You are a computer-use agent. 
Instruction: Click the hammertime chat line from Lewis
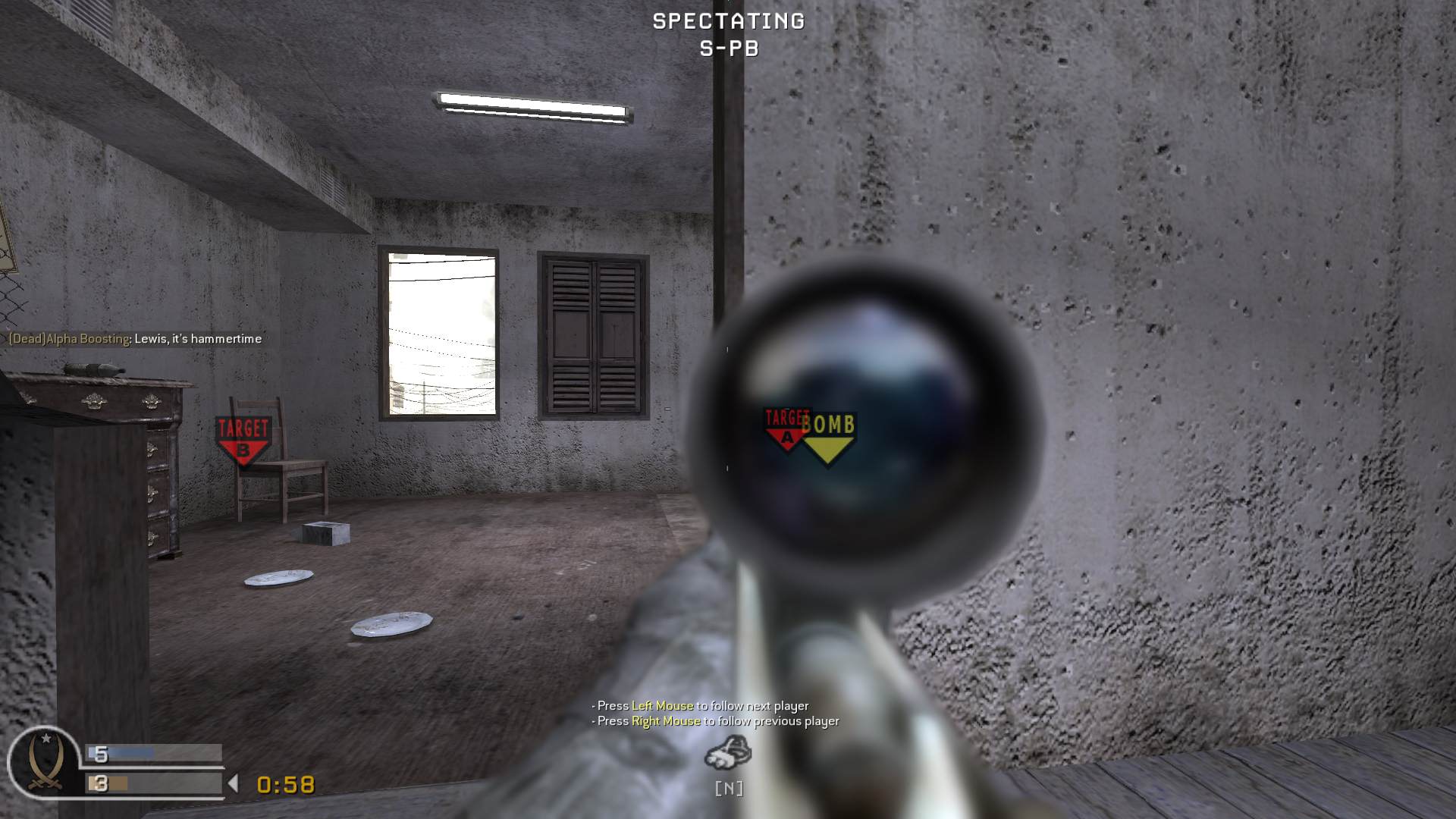pos(197,339)
